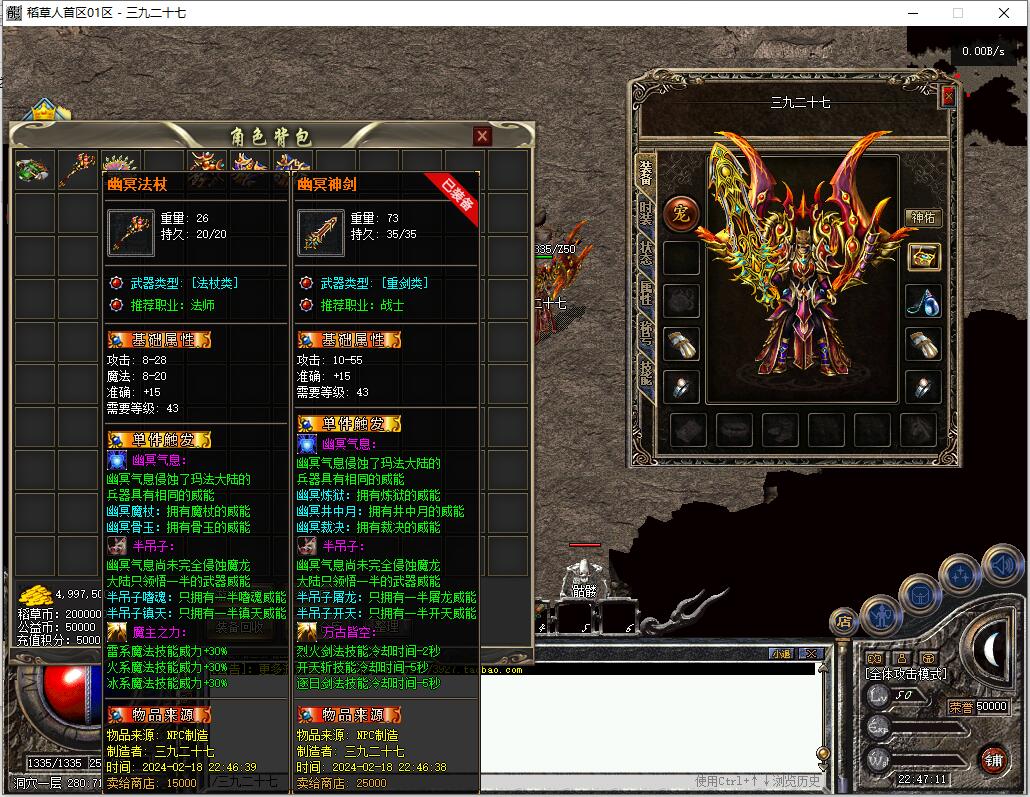
Task: Minimize the game window
Action: 912,13
